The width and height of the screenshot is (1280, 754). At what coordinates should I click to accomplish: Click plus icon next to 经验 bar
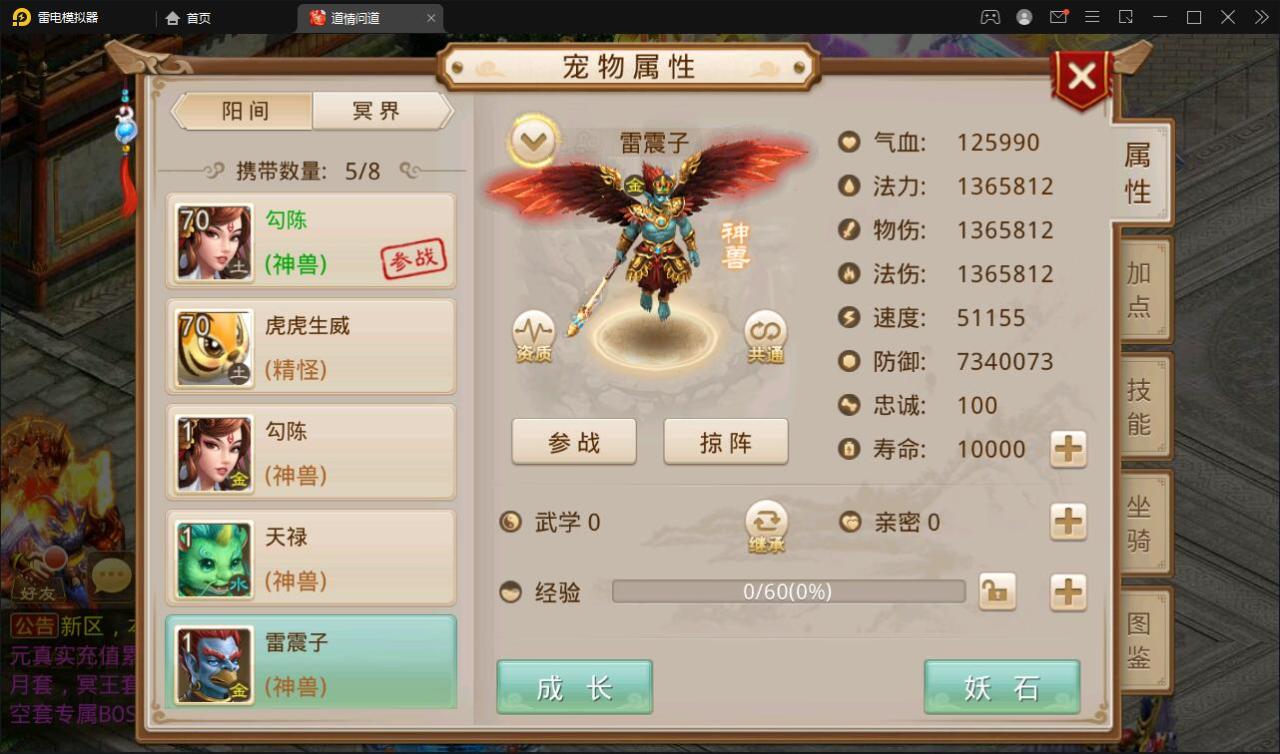pos(1067,592)
